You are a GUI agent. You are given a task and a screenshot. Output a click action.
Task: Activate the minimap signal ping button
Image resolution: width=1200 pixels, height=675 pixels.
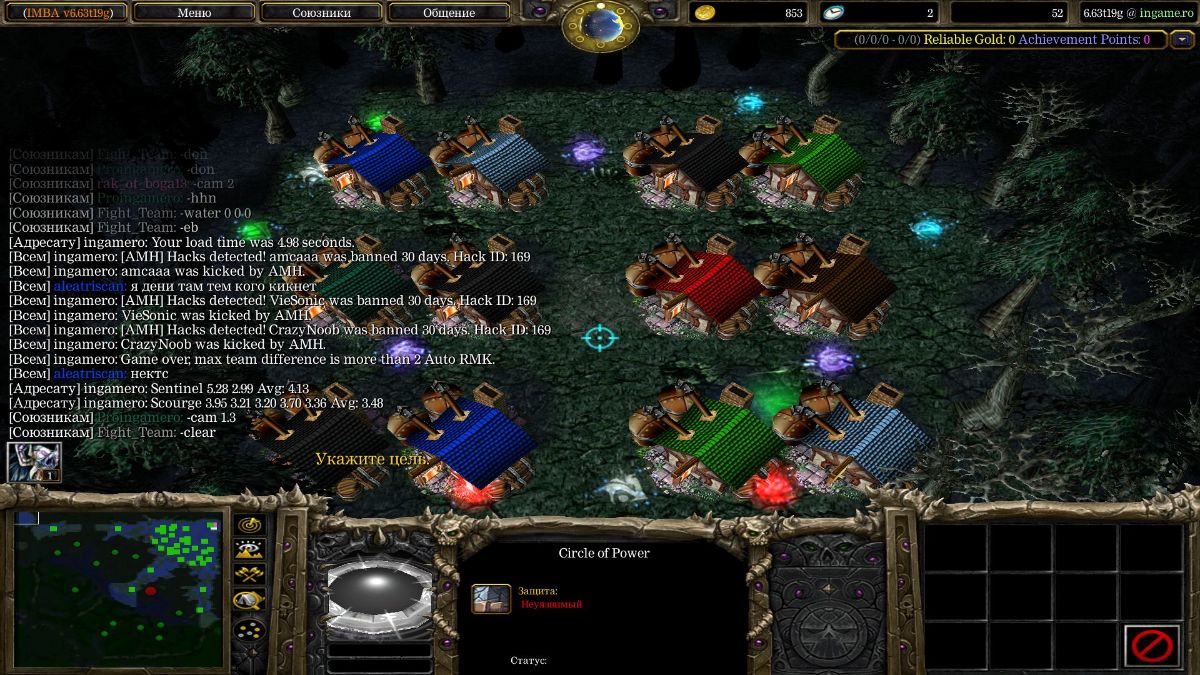pos(249,524)
